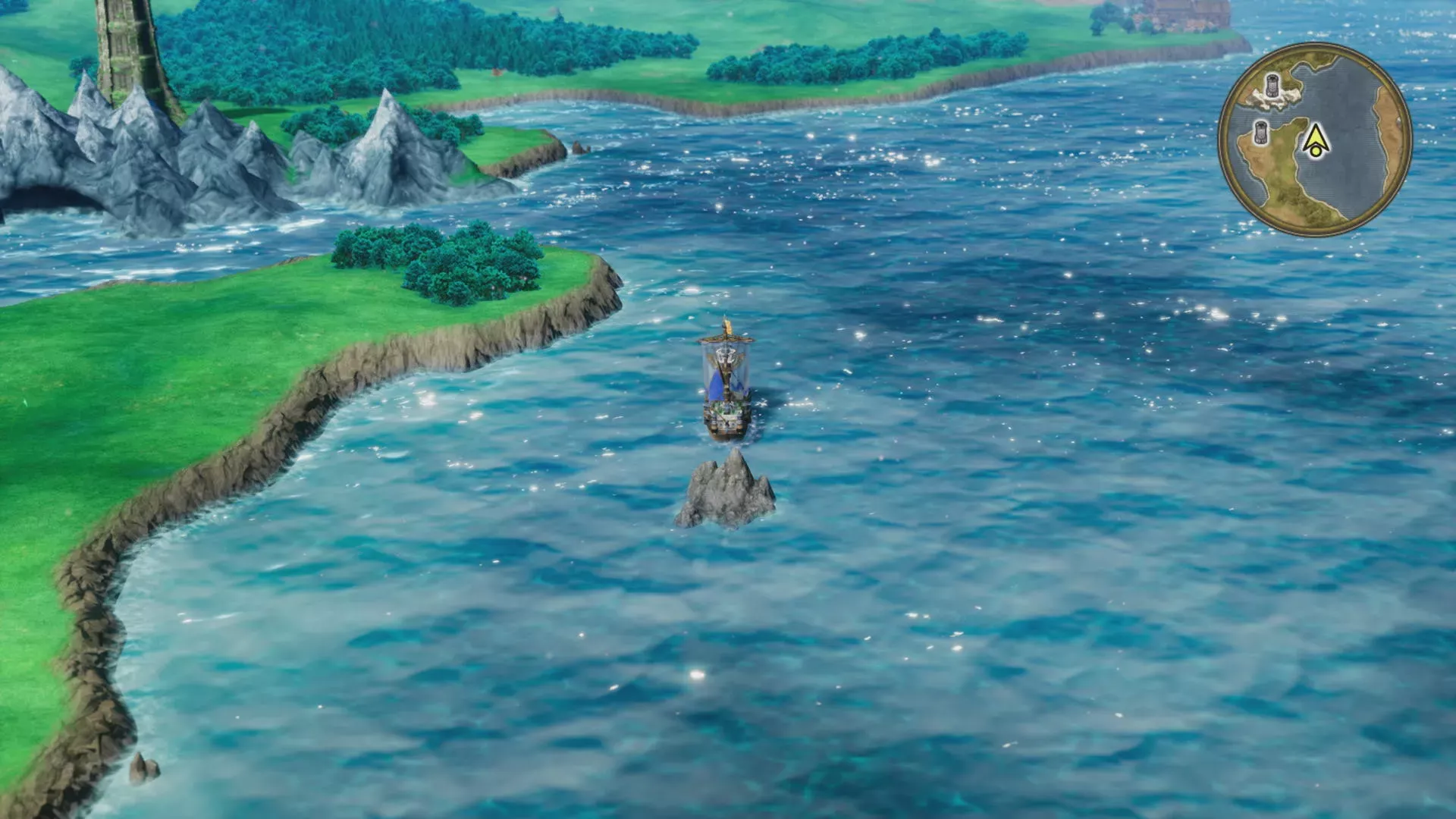Select the lower tower marker on the minimap

[1261, 133]
